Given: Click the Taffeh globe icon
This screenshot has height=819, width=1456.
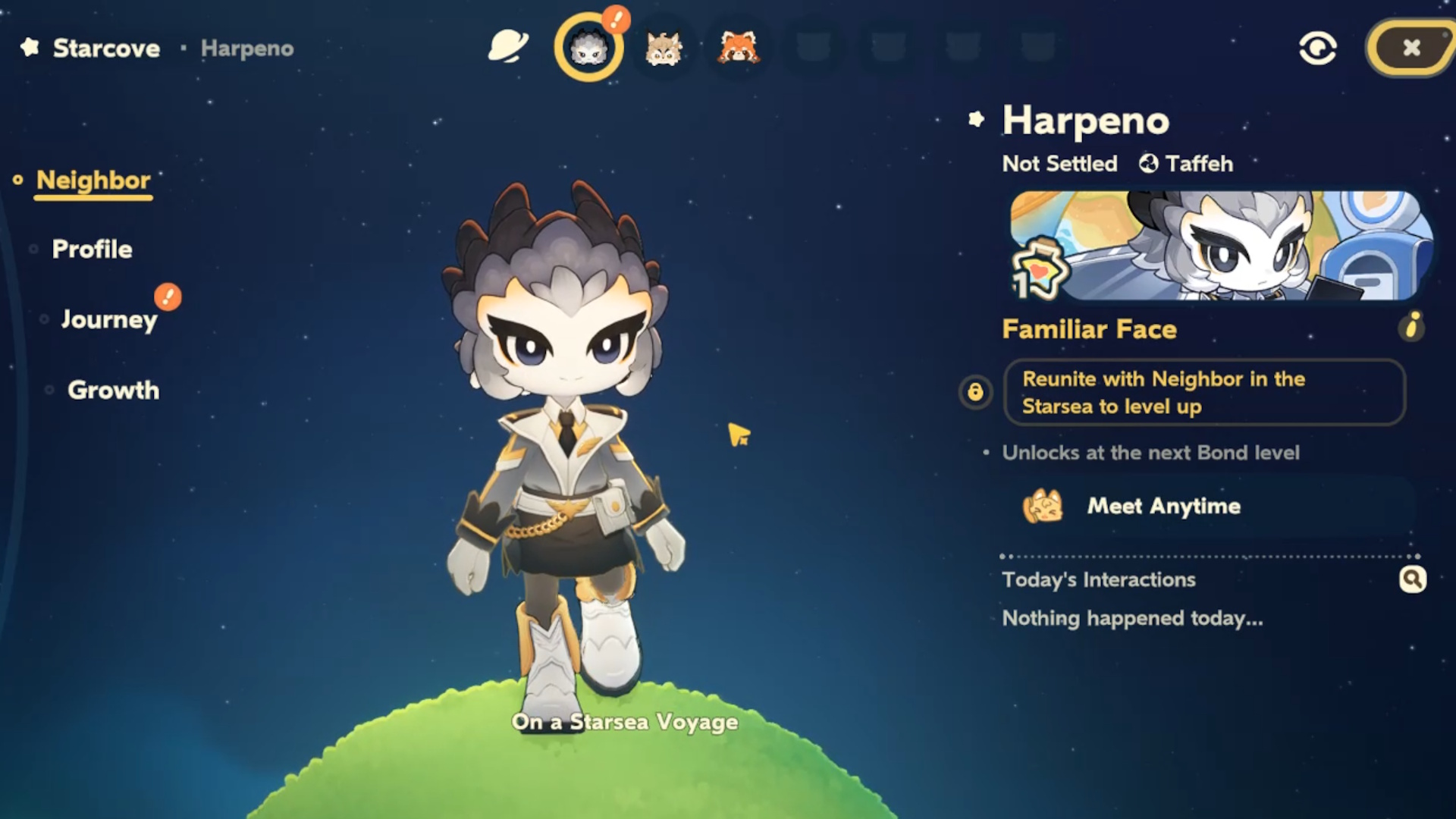Looking at the screenshot, I should (1148, 163).
